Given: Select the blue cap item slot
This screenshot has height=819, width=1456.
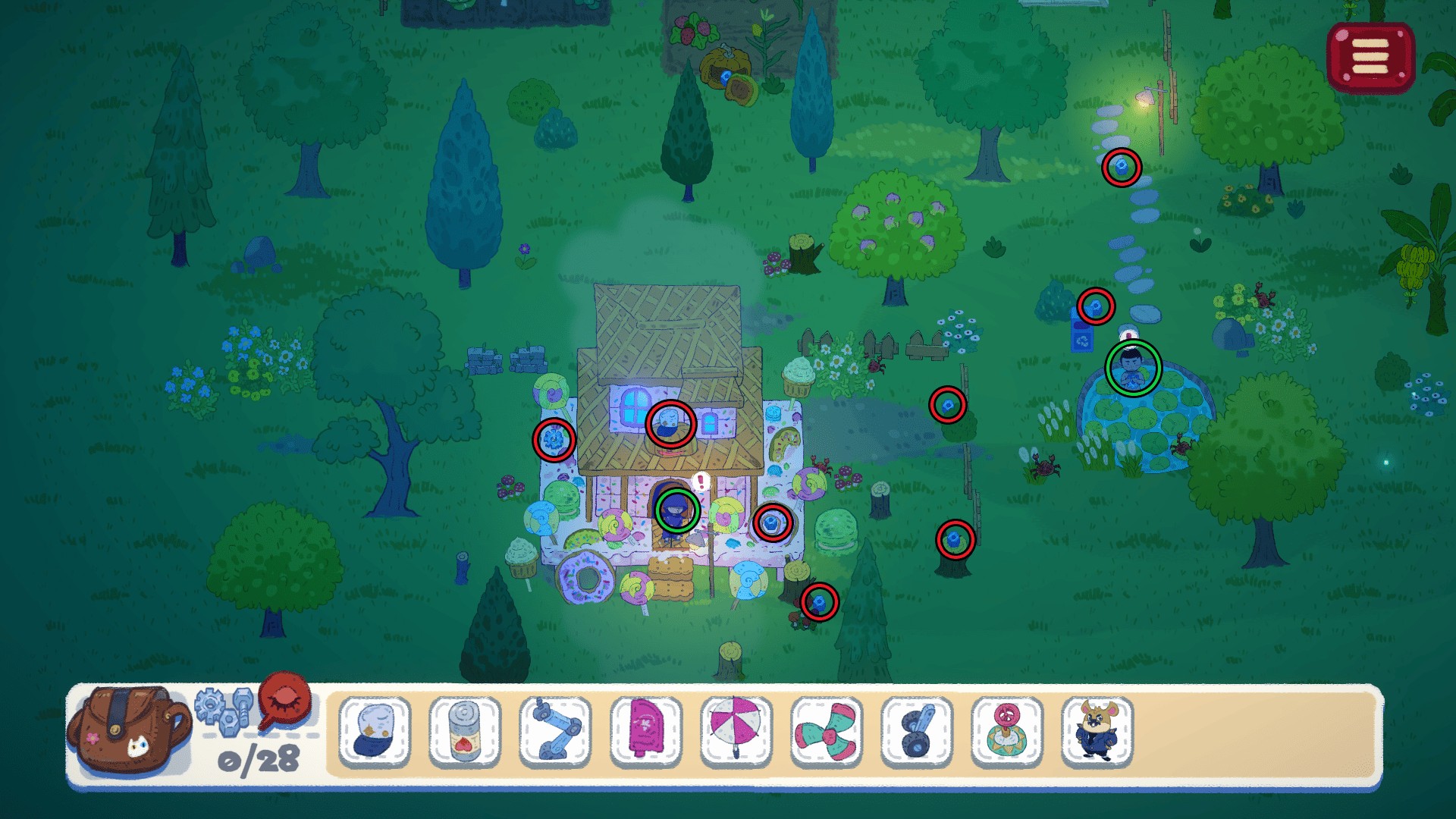Looking at the screenshot, I should 375,731.
